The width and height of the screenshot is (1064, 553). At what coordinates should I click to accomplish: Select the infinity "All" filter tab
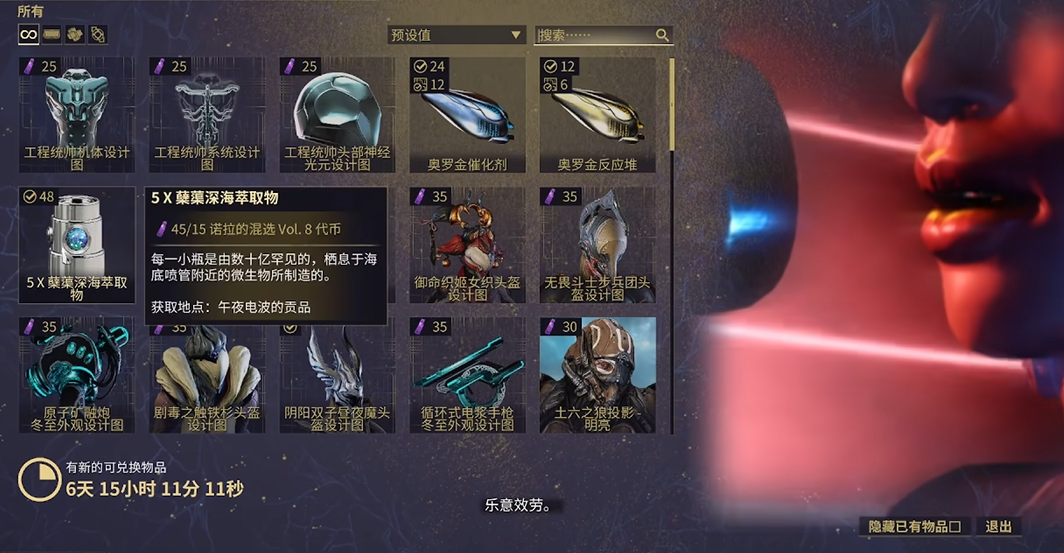coord(28,35)
